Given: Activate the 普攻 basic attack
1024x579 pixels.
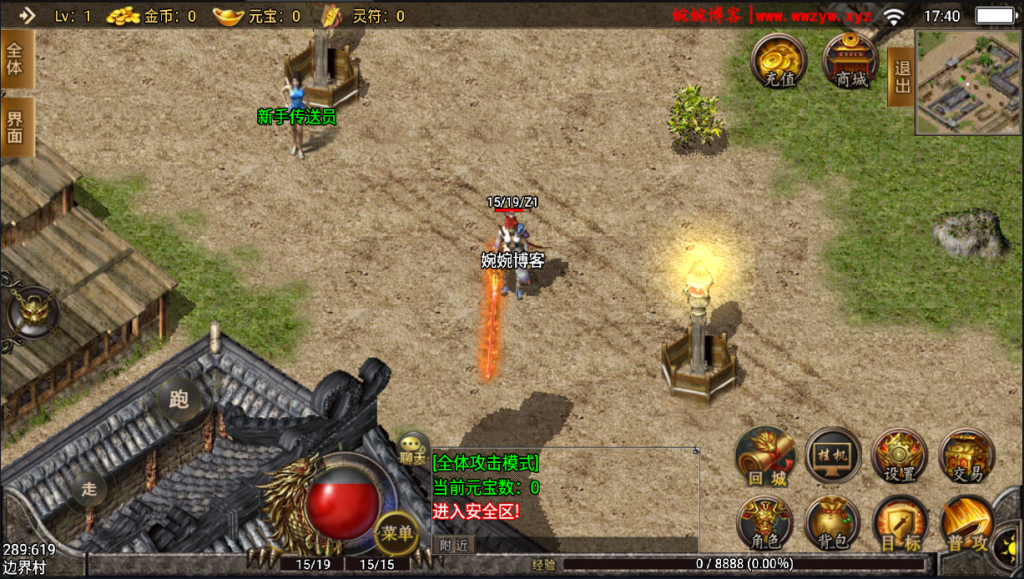Looking at the screenshot, I should tap(967, 524).
